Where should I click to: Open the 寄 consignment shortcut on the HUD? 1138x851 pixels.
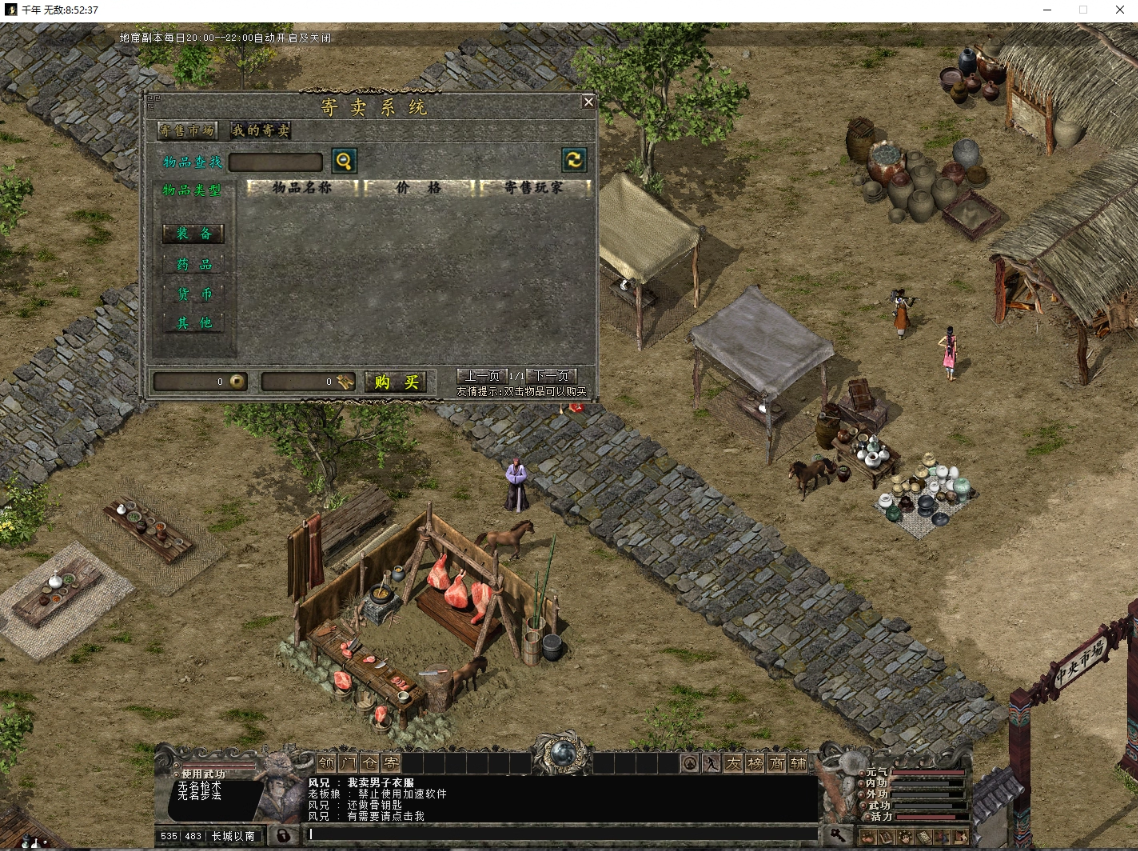tap(390, 763)
